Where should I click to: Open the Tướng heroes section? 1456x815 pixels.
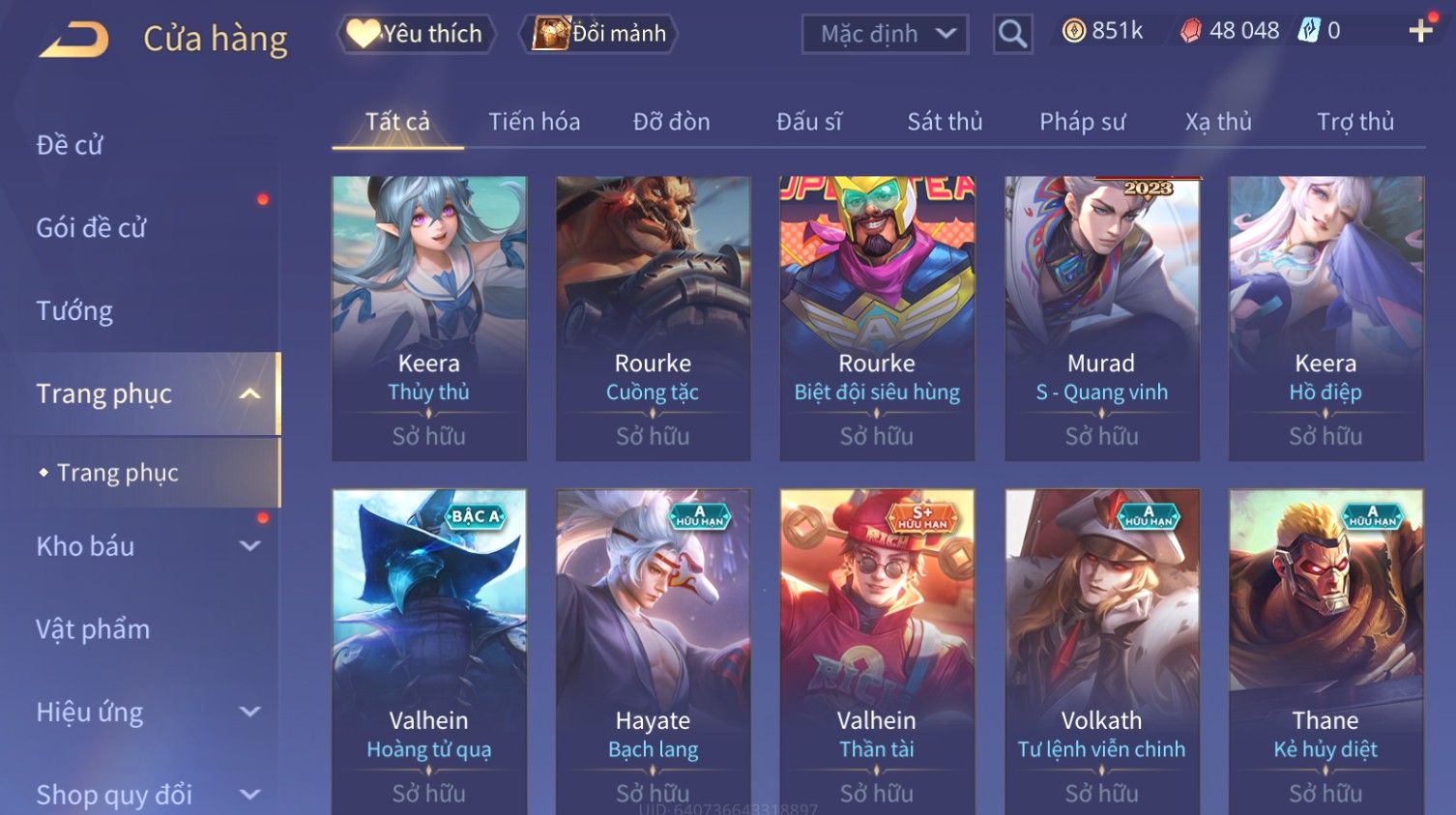pos(74,311)
